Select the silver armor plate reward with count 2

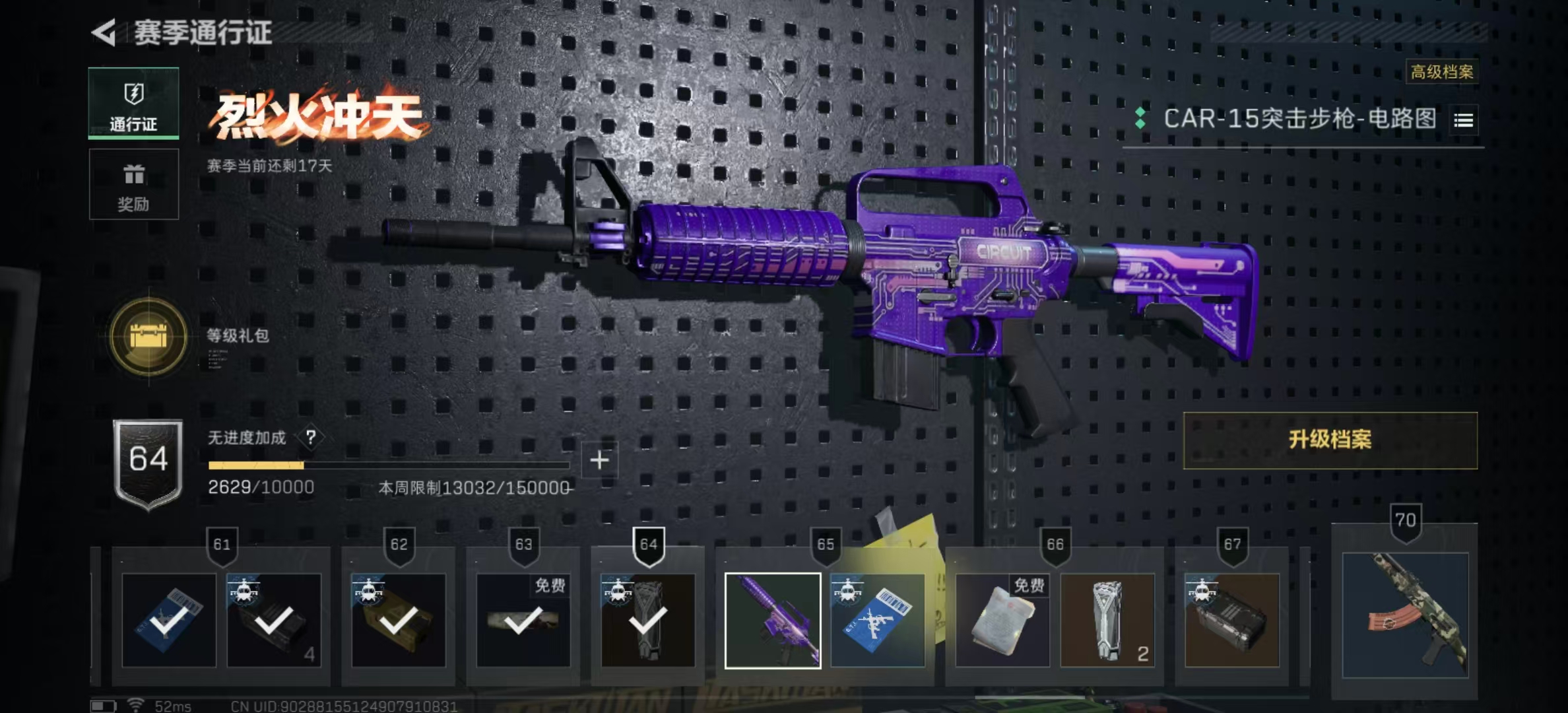[x=1107, y=621]
